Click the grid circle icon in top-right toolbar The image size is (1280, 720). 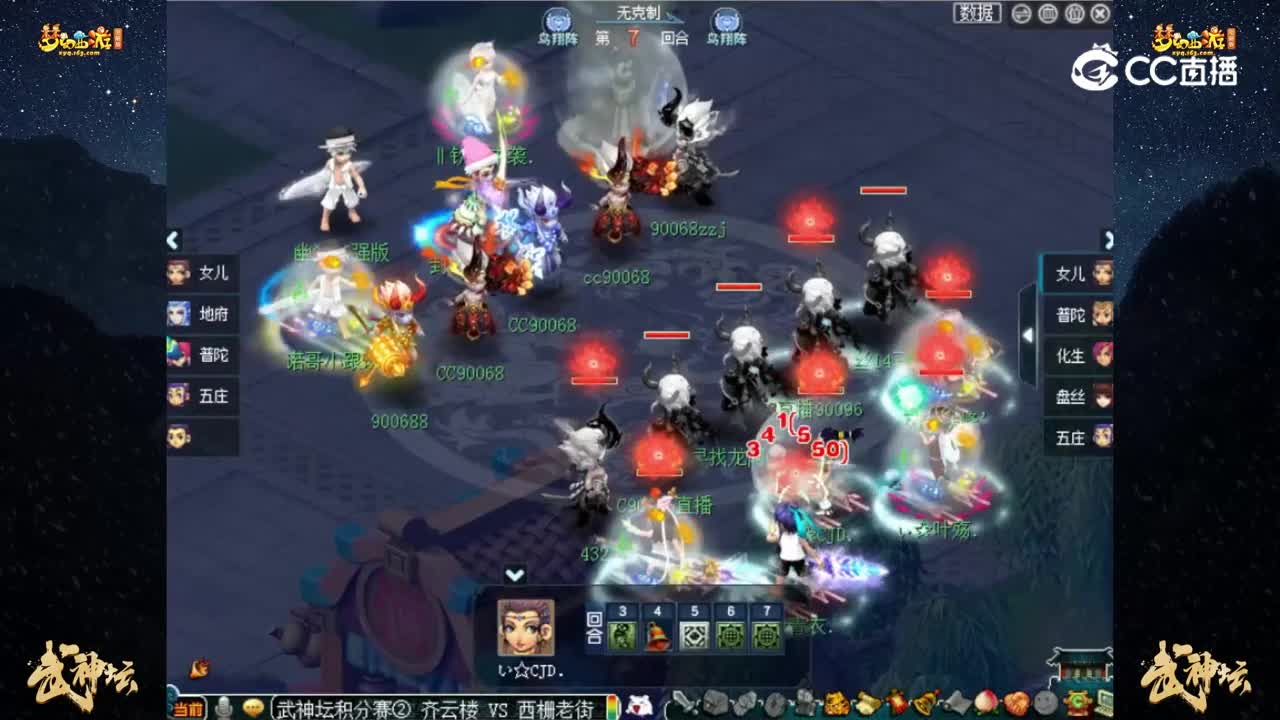click(1048, 13)
